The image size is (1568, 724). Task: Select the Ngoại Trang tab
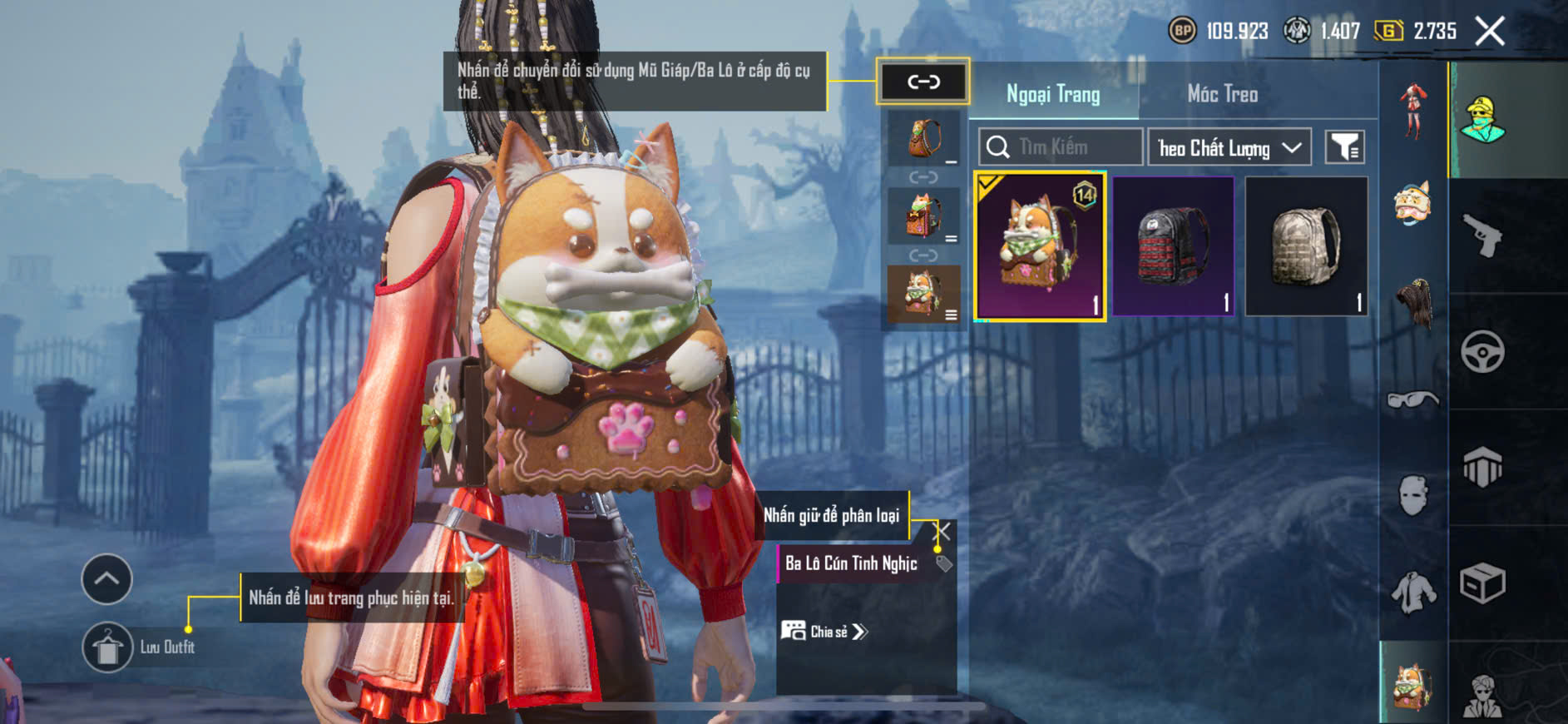(x=1053, y=94)
